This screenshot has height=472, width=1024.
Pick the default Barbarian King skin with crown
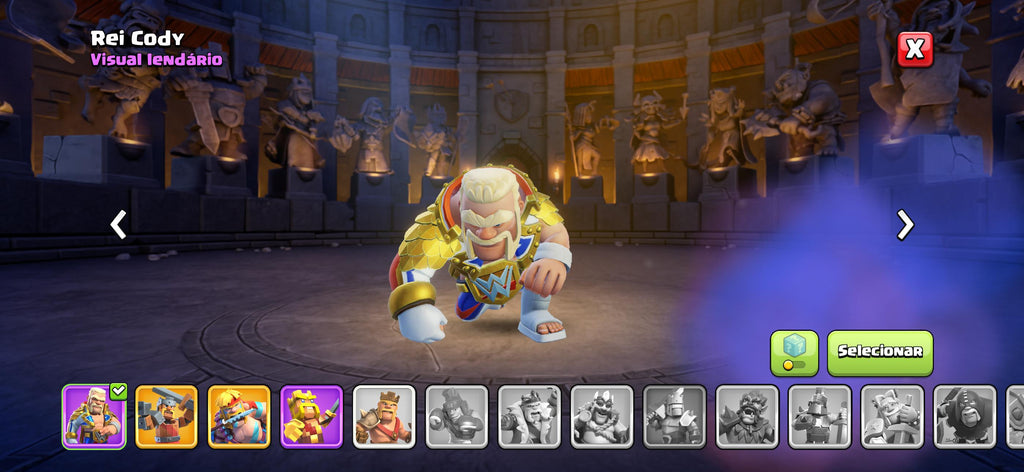click(384, 416)
